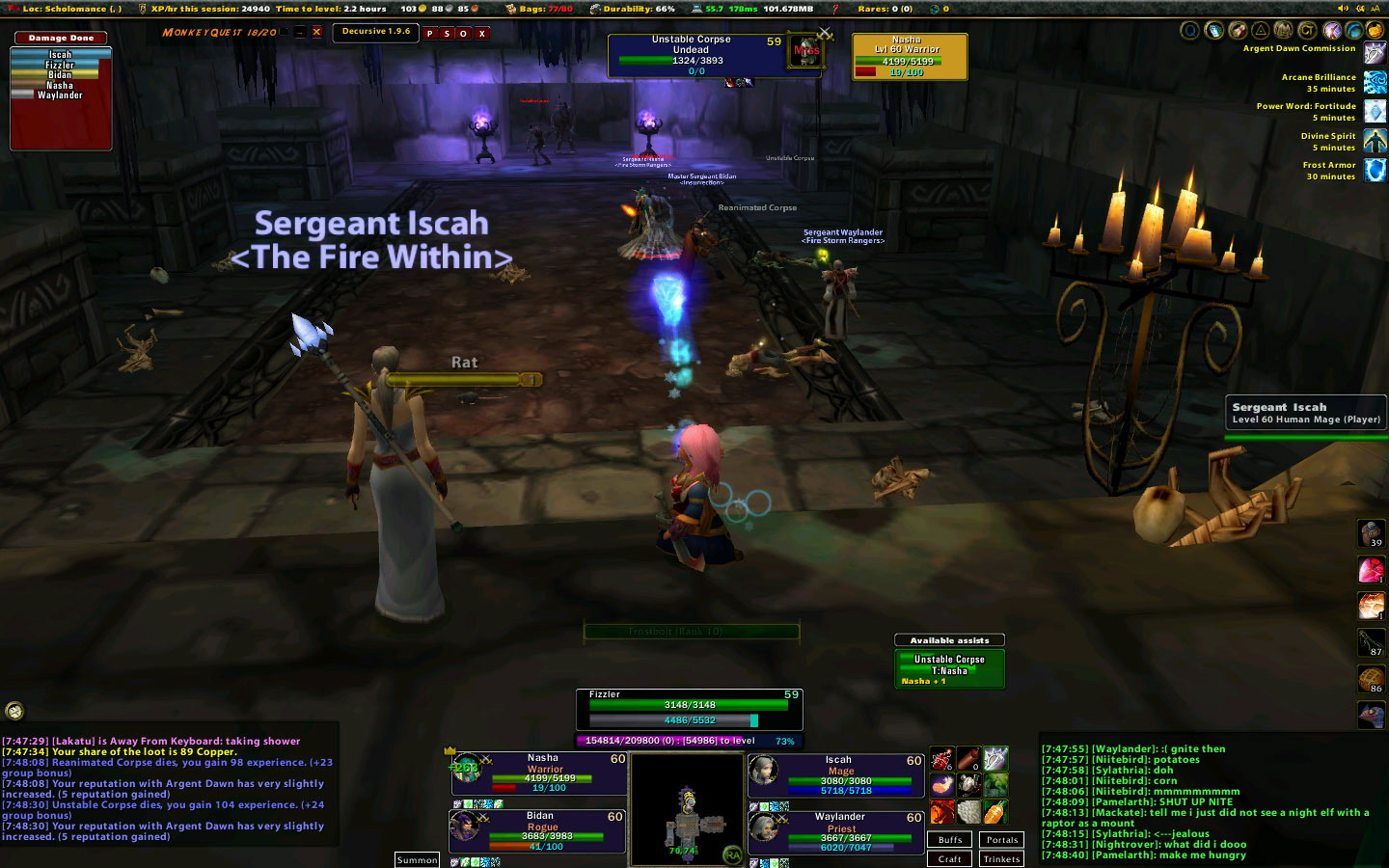This screenshot has height=868, width=1389.
Task: Open the Buffs button panel
Action: click(950, 840)
